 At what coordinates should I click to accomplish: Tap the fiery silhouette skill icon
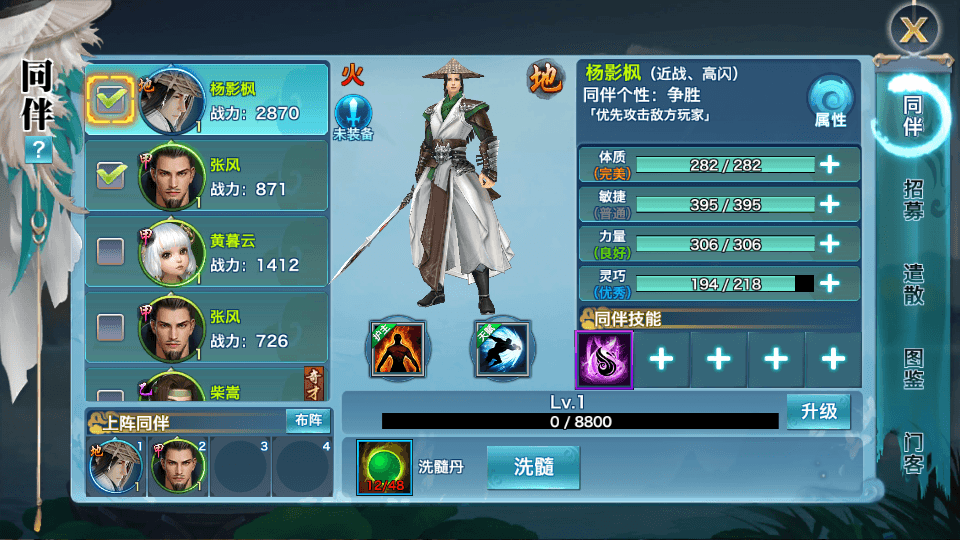tap(397, 349)
